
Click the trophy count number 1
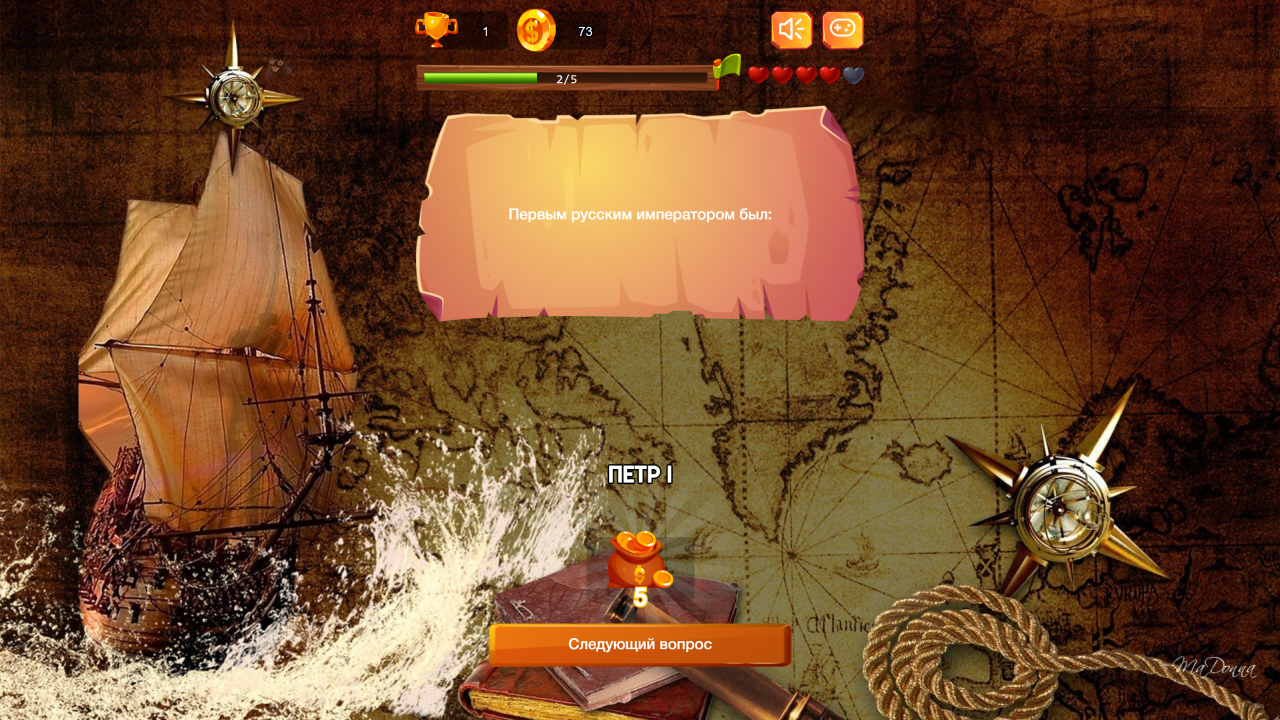(x=484, y=30)
